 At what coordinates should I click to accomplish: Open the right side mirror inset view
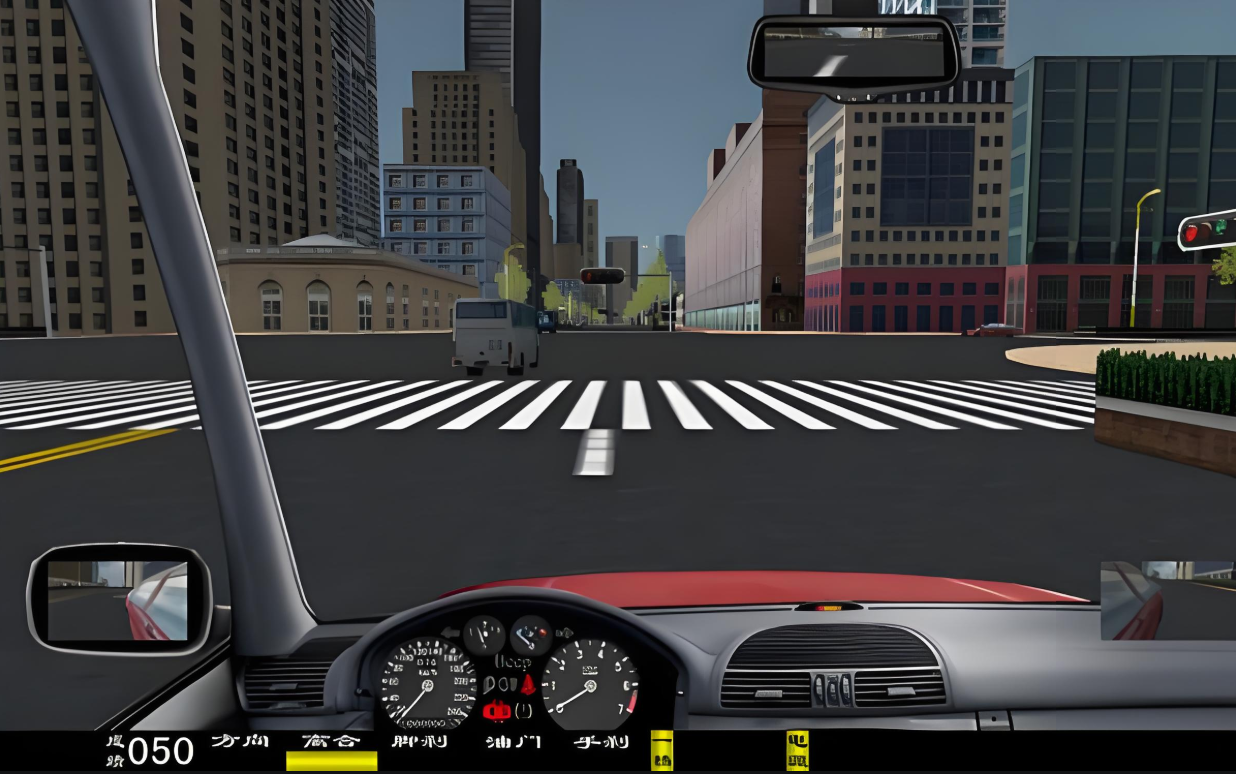click(x=1166, y=600)
